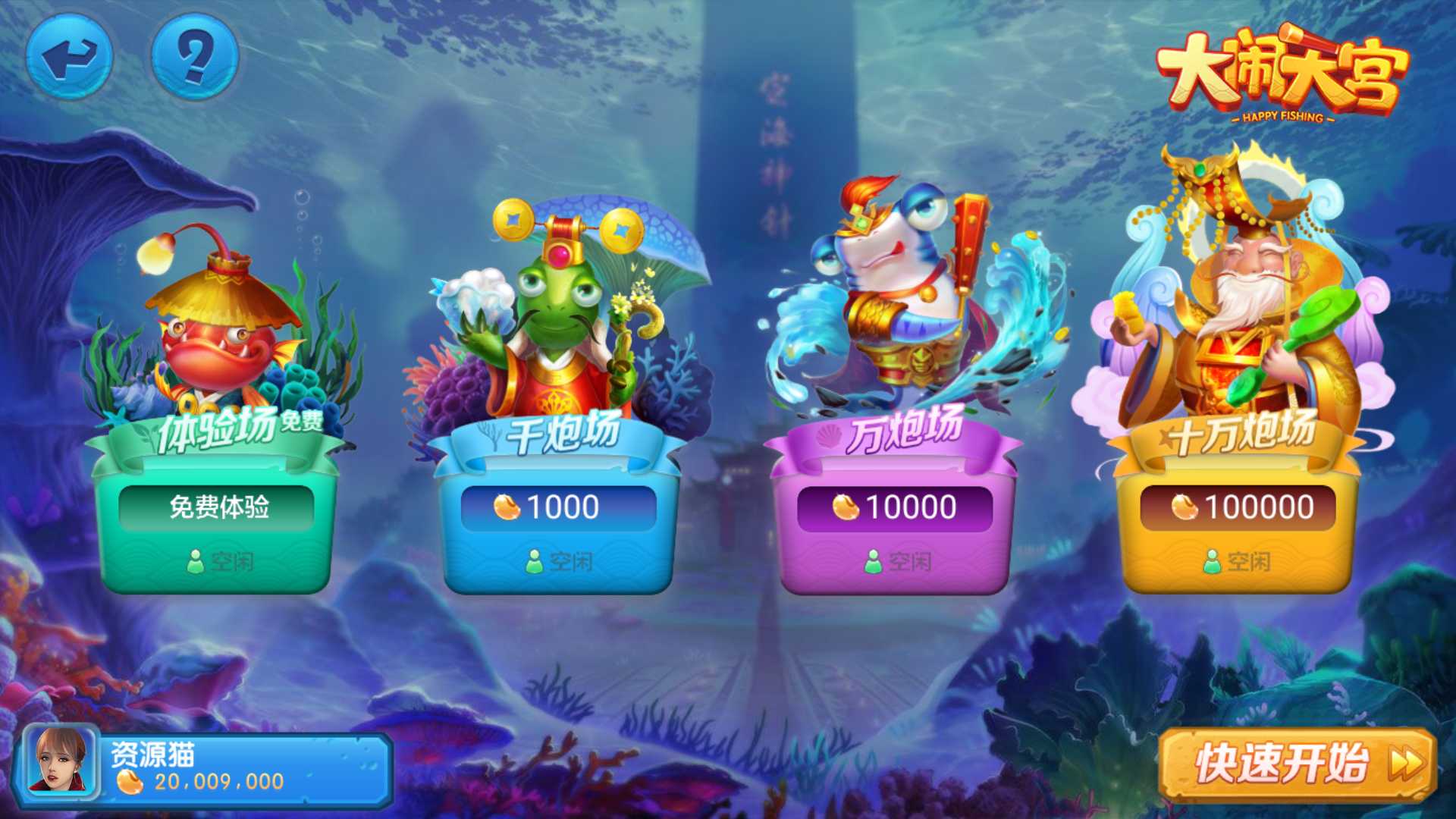The image size is (1456, 819).
Task: Start quickly with the 快速开始 button
Action: point(1298,764)
